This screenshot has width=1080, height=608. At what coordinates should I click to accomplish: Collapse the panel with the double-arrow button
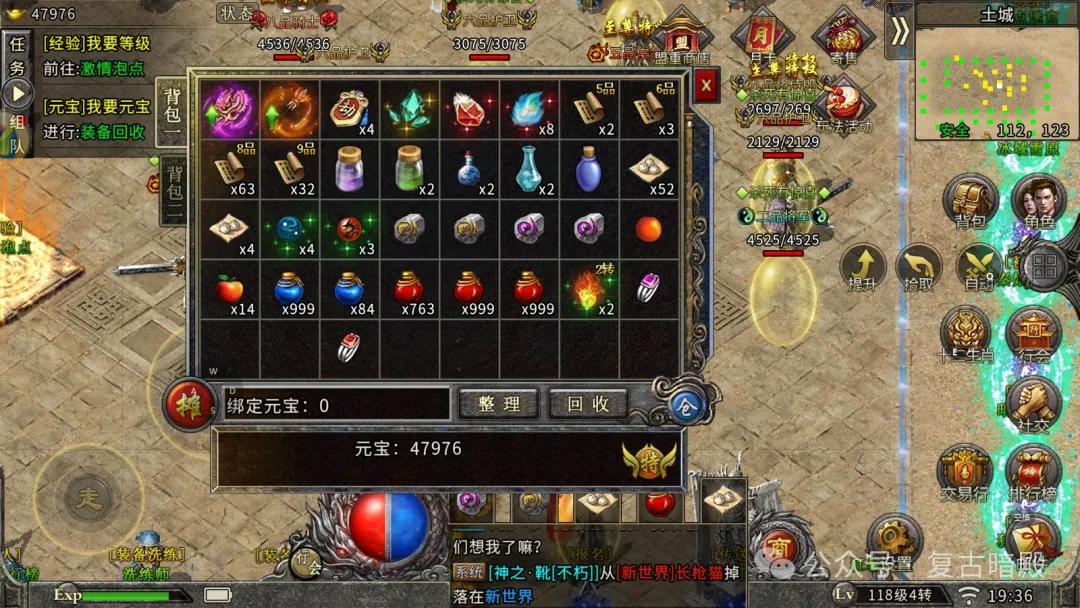coord(900,31)
